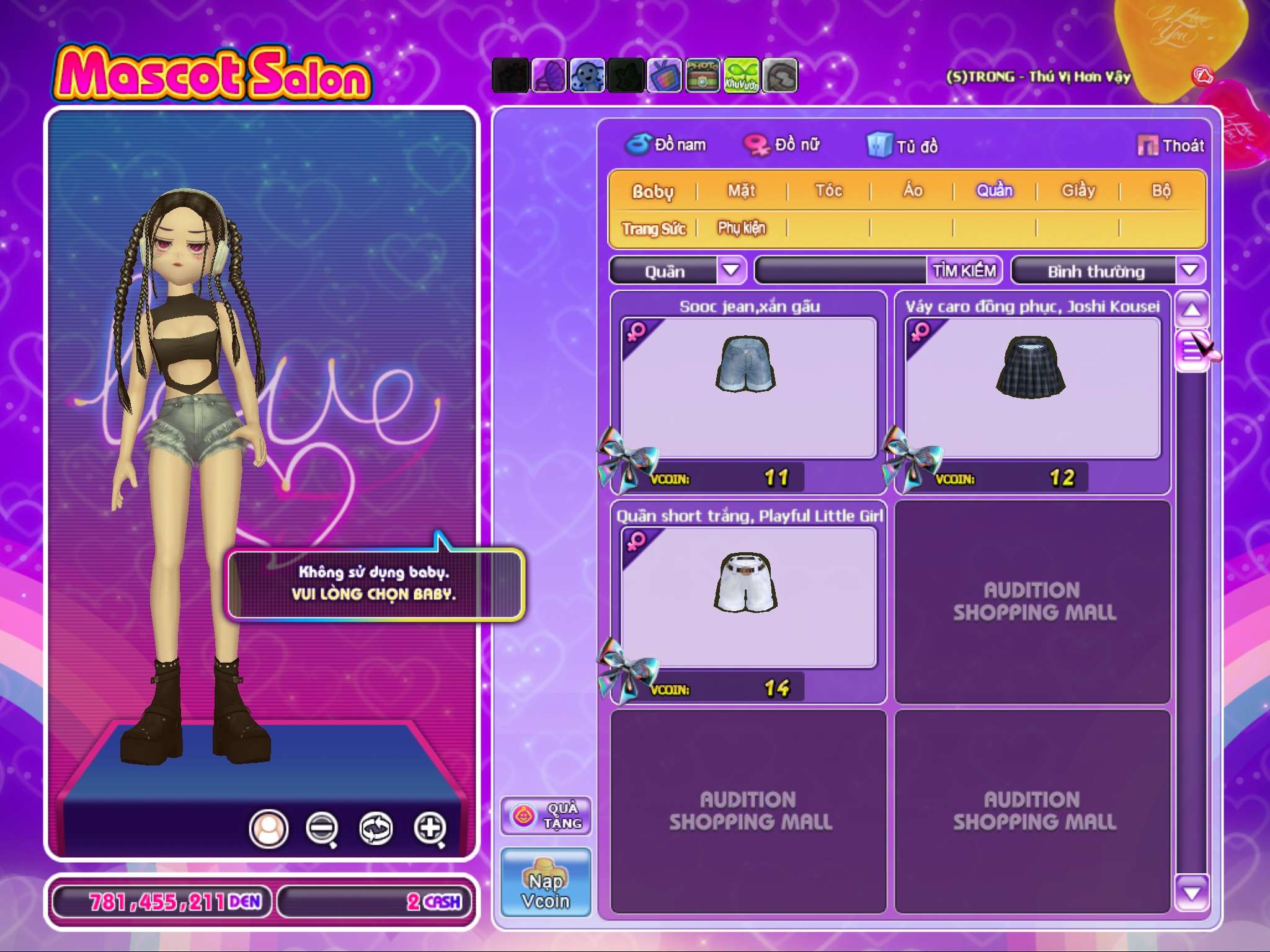The image size is (1270, 952).
Task: Exit the shop with Thoát
Action: [x=1171, y=146]
